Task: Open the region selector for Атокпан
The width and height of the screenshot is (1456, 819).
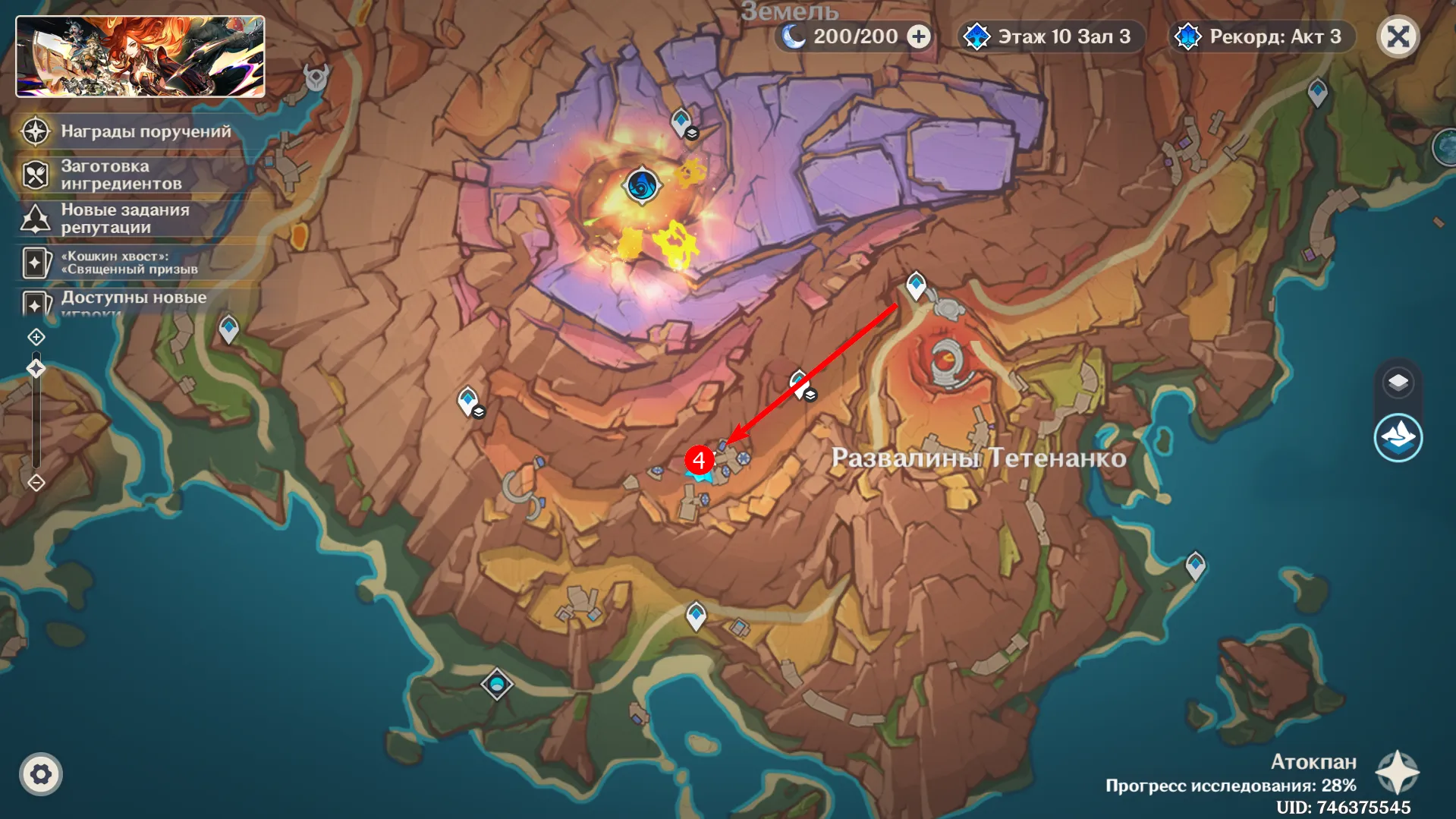Action: pyautogui.click(x=1397, y=773)
